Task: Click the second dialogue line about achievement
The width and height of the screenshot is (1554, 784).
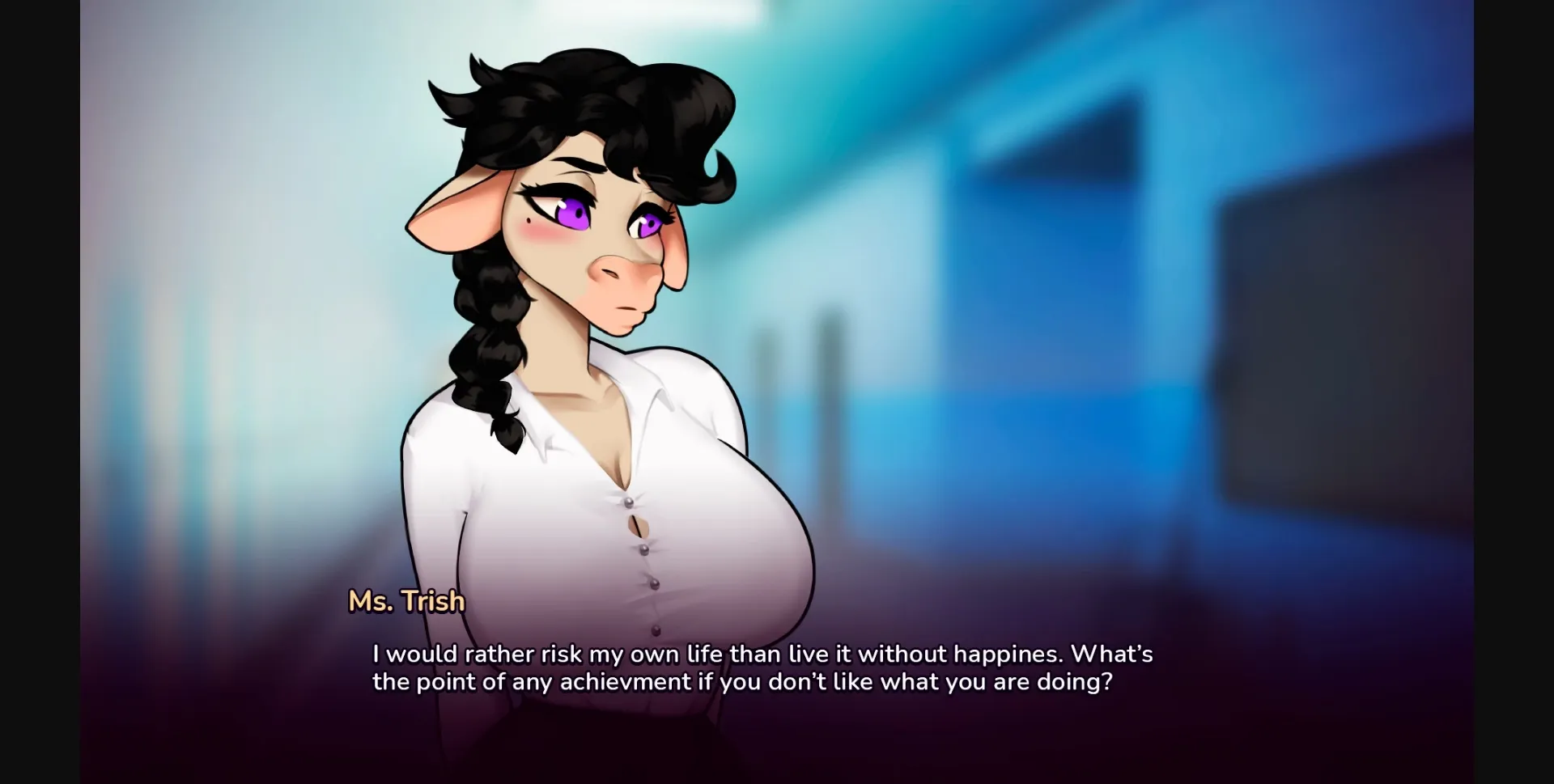Action: click(x=742, y=681)
